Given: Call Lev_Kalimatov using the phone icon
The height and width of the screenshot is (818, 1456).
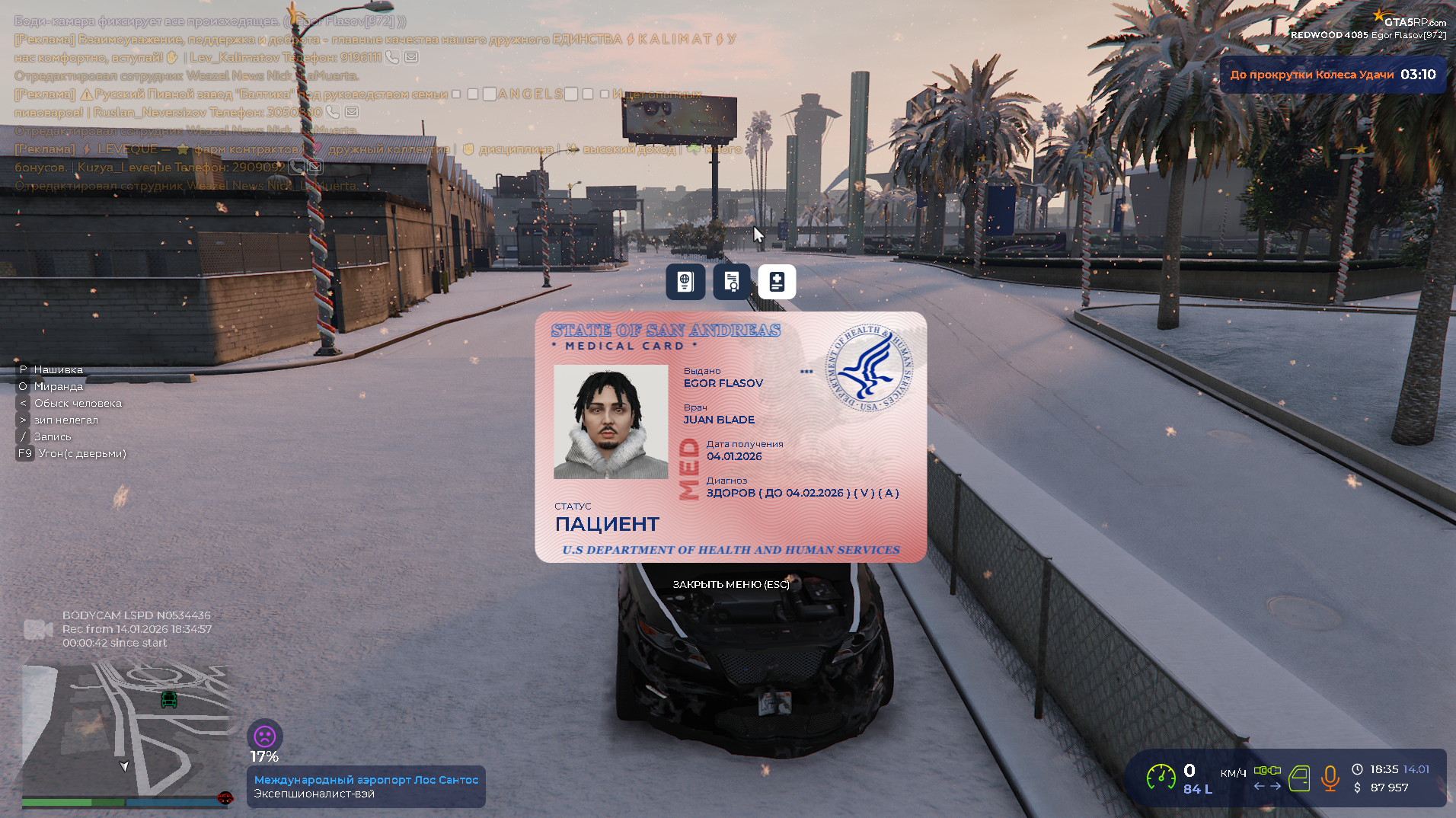Looking at the screenshot, I should pos(392,57).
